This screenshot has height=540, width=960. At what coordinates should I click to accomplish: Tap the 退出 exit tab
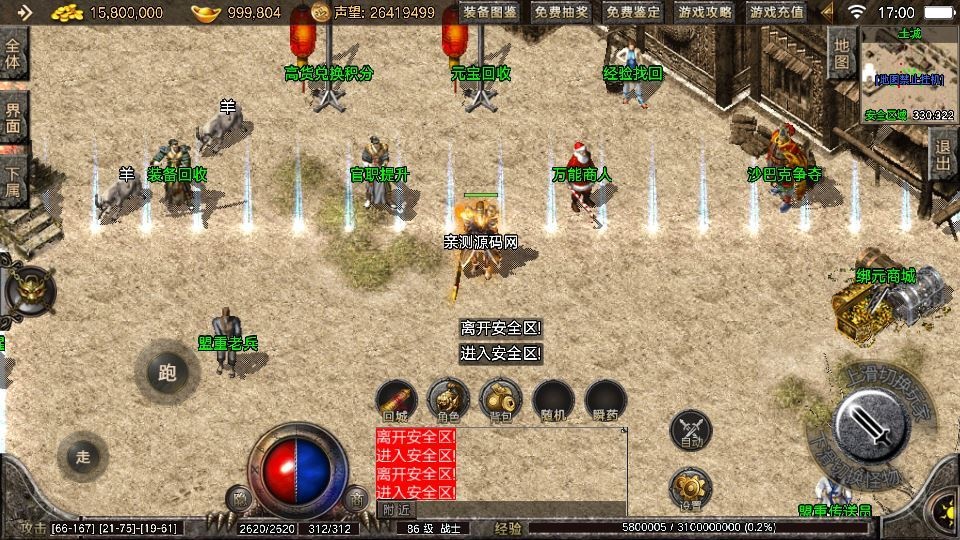coord(942,154)
